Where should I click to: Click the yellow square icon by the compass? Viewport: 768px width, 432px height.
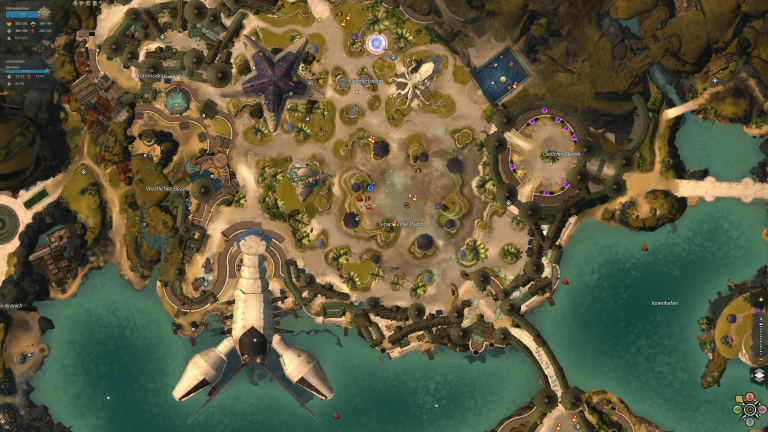click(739, 398)
